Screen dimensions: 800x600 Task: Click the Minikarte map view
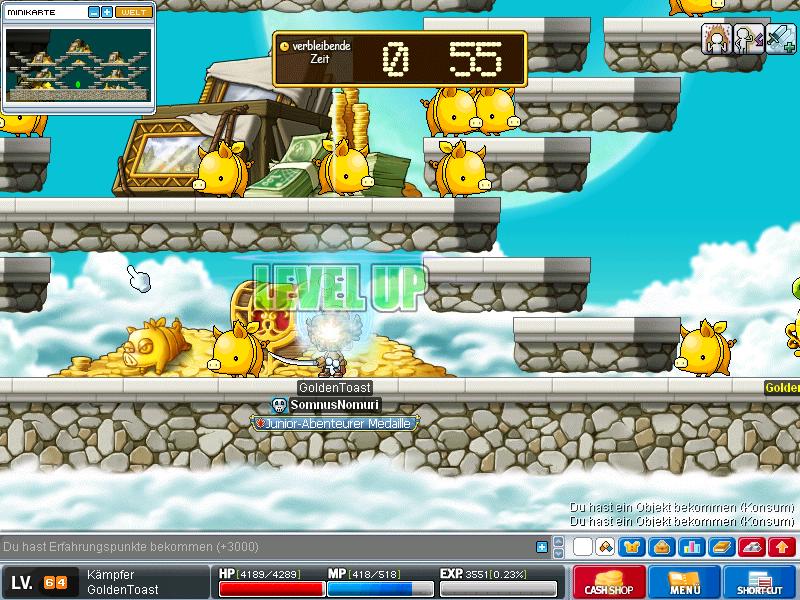click(x=78, y=67)
